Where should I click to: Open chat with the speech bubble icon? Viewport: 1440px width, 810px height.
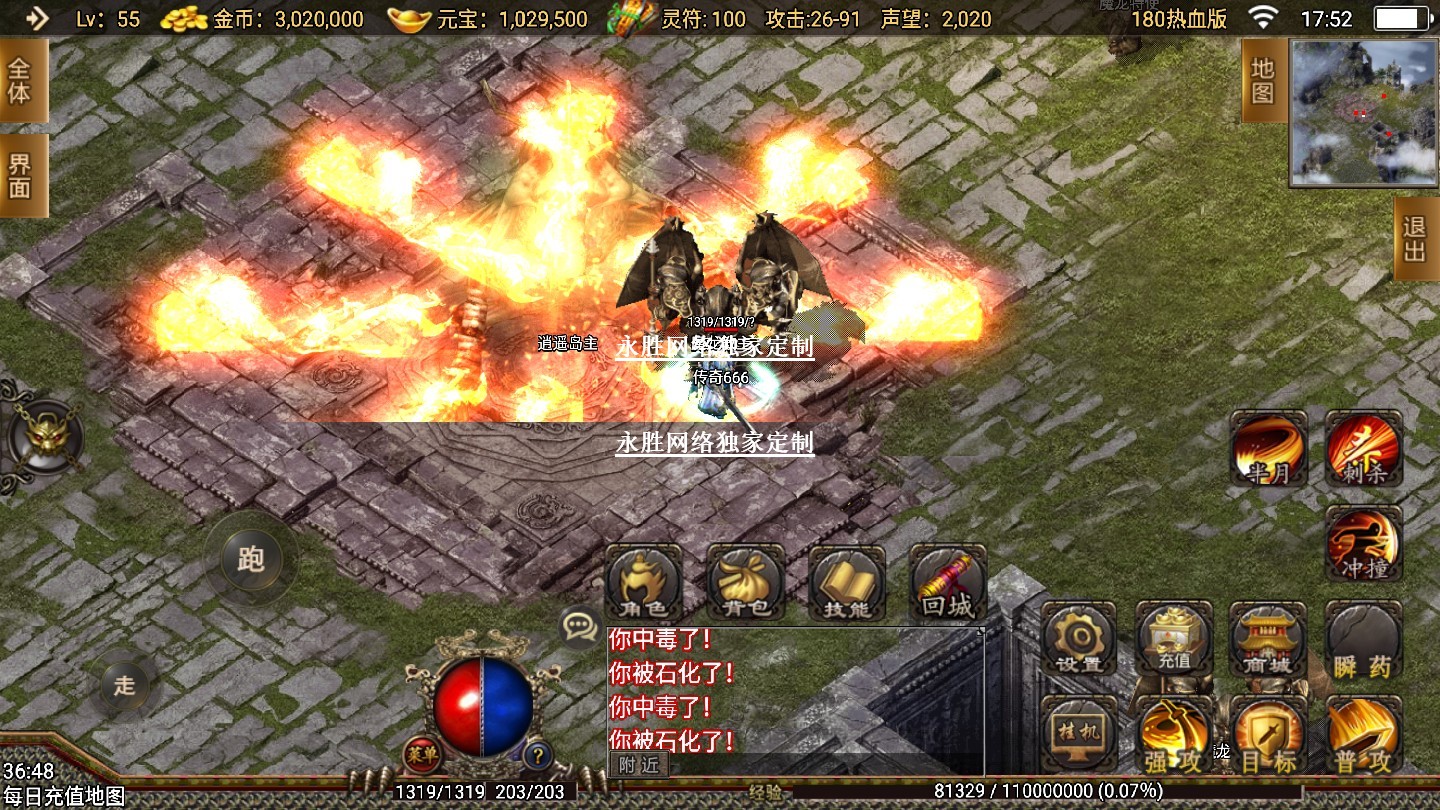pos(579,626)
